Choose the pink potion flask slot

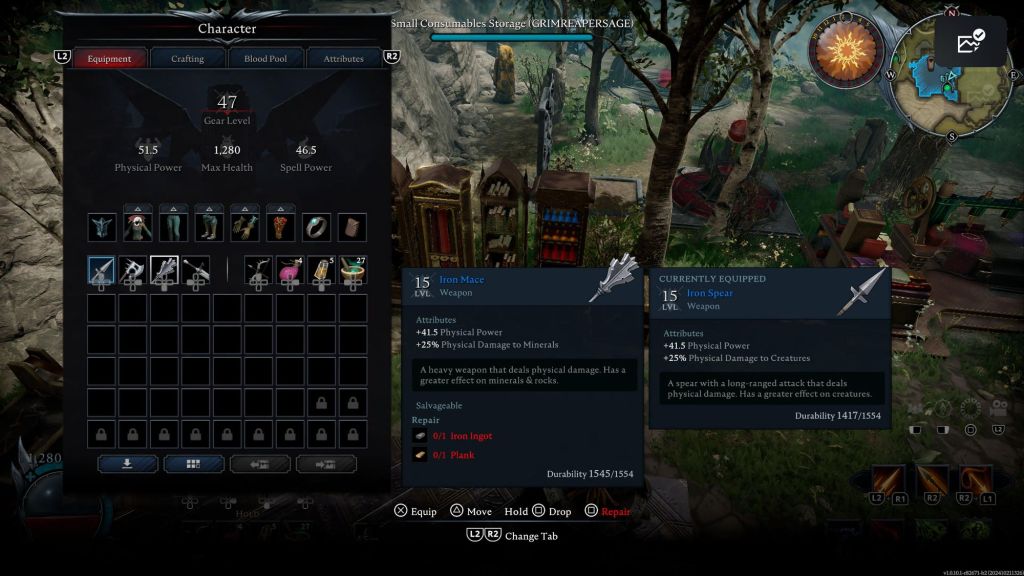click(290, 270)
